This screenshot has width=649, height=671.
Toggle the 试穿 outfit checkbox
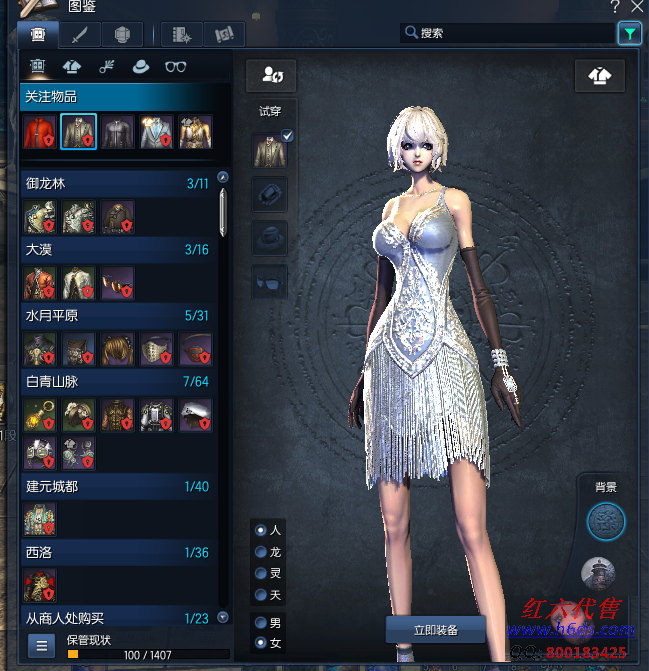[288, 136]
